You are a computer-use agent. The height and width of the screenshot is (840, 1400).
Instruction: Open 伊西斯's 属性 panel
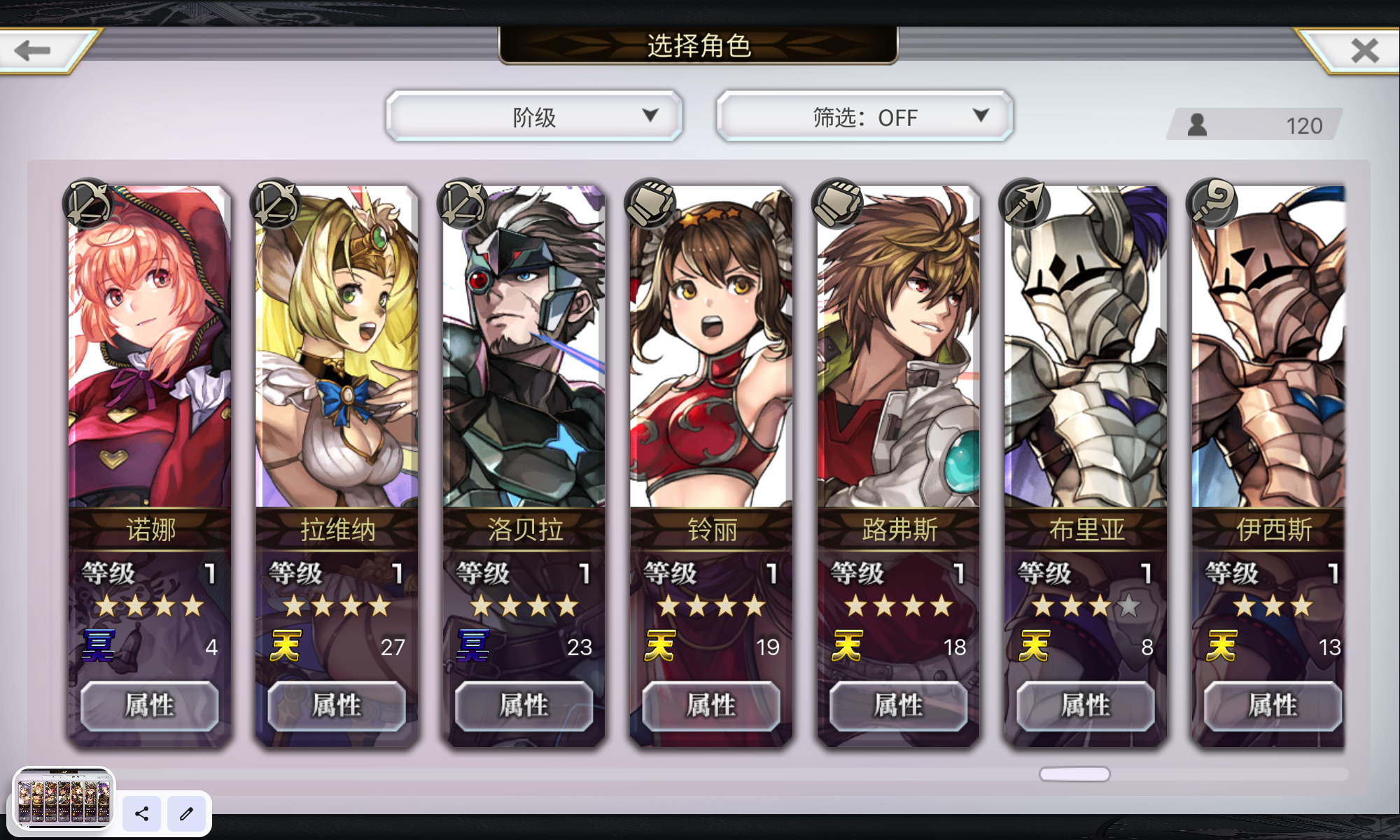[x=1271, y=706]
